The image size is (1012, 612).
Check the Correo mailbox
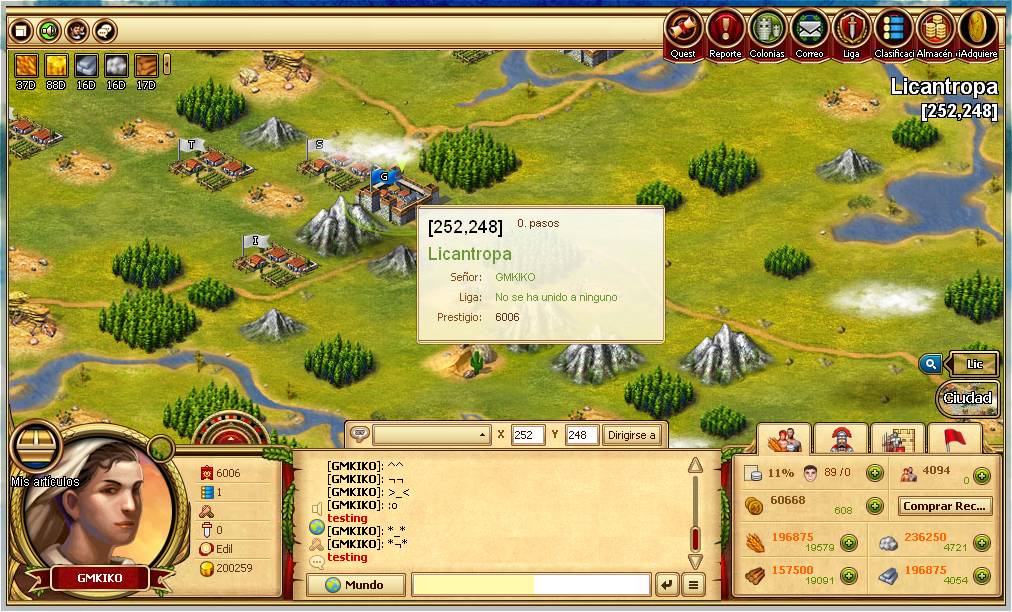[x=809, y=30]
